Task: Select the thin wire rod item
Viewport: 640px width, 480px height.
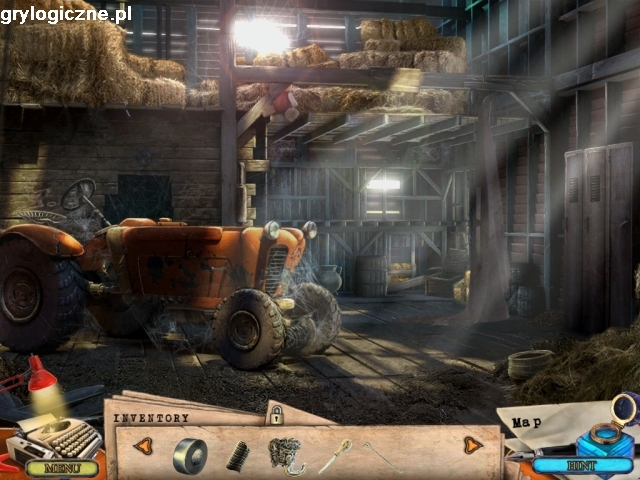Action: coord(381,456)
